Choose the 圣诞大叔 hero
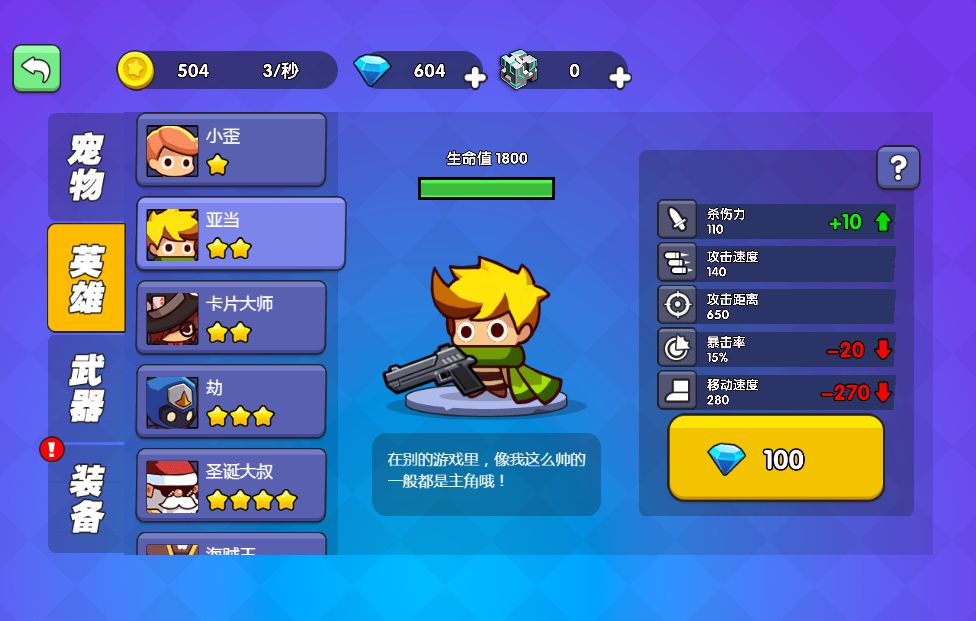Screen dimensions: 976x621 (x=231, y=486)
